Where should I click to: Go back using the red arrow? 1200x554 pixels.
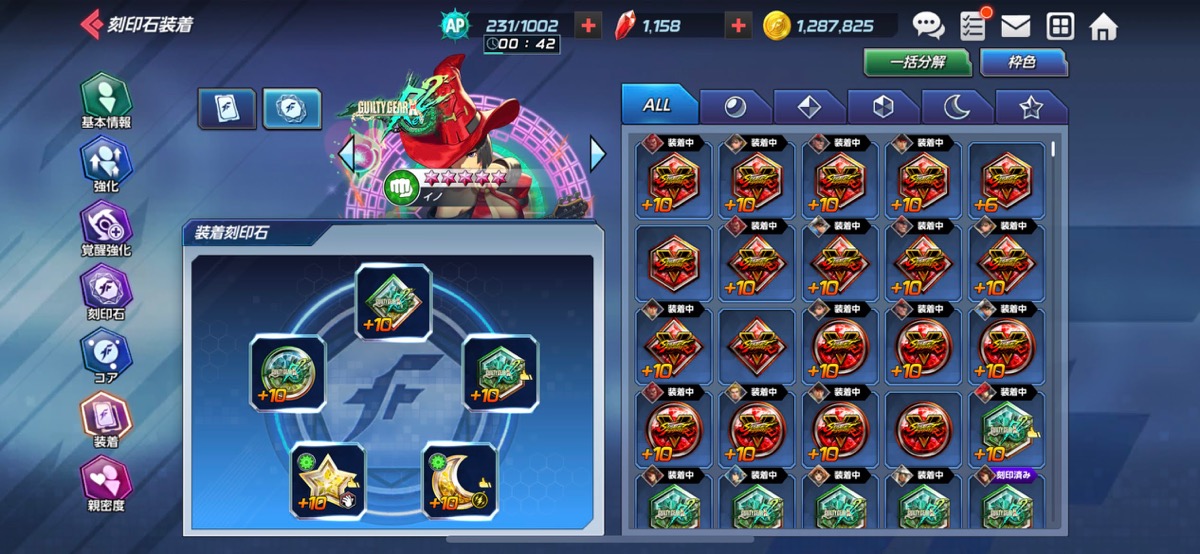click(x=91, y=25)
